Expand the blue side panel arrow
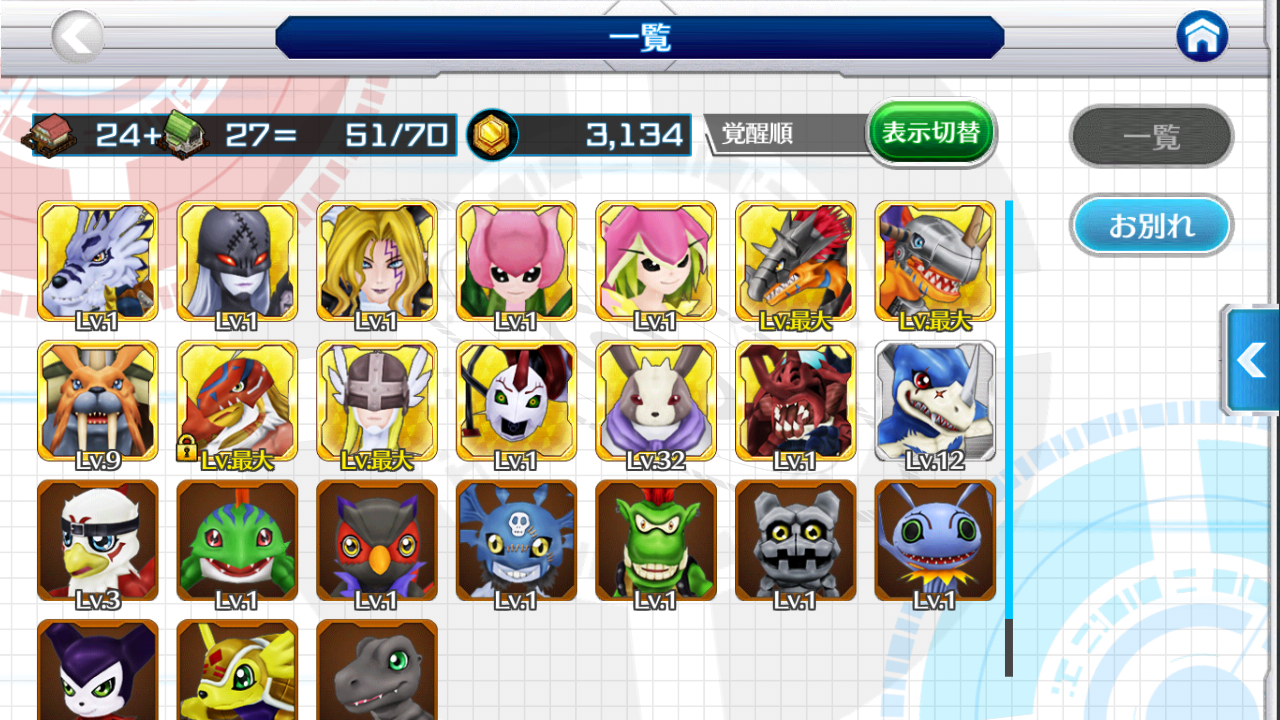The image size is (1280, 720). click(1252, 360)
